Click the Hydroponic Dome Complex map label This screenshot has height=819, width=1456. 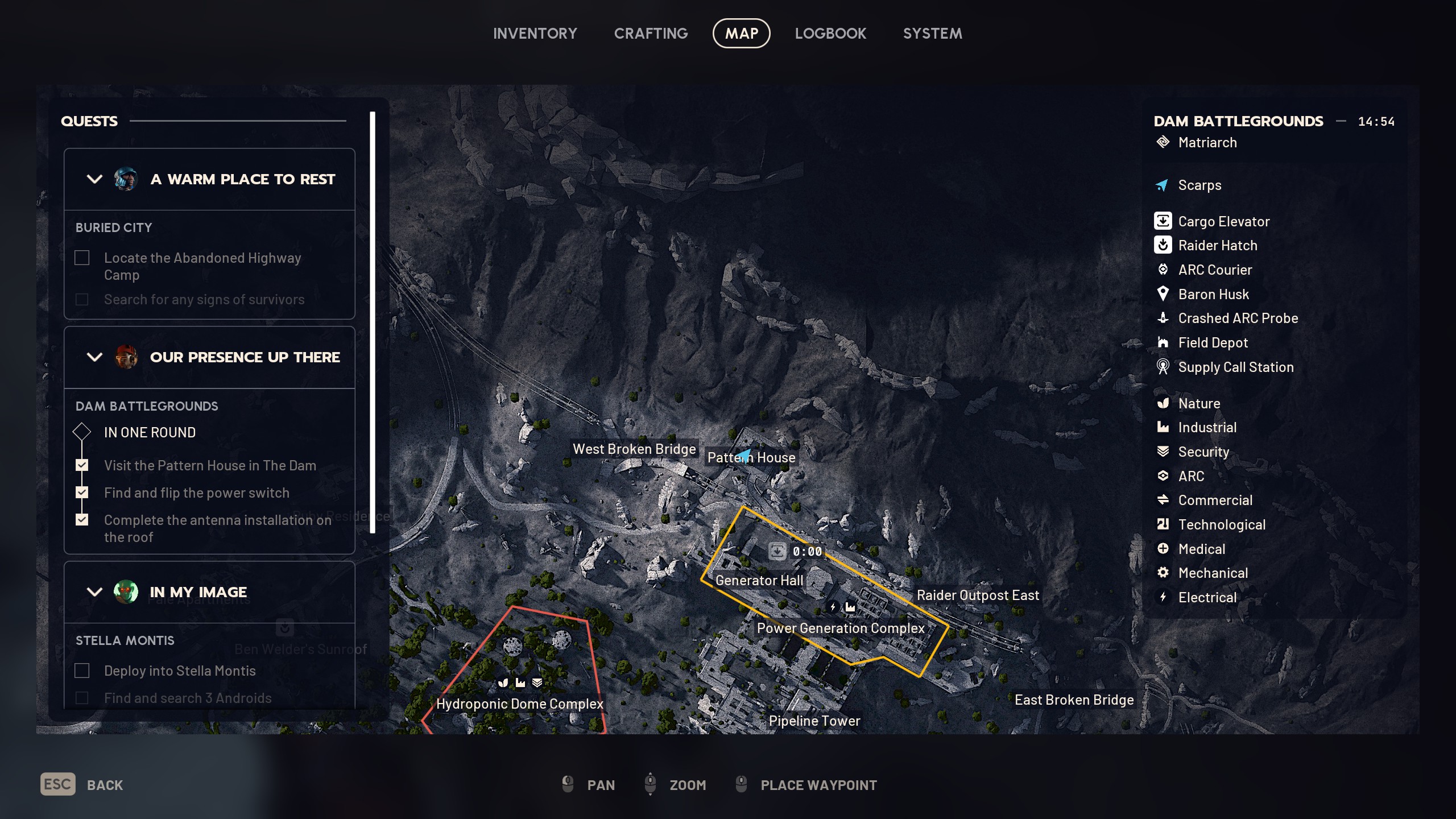point(519,704)
